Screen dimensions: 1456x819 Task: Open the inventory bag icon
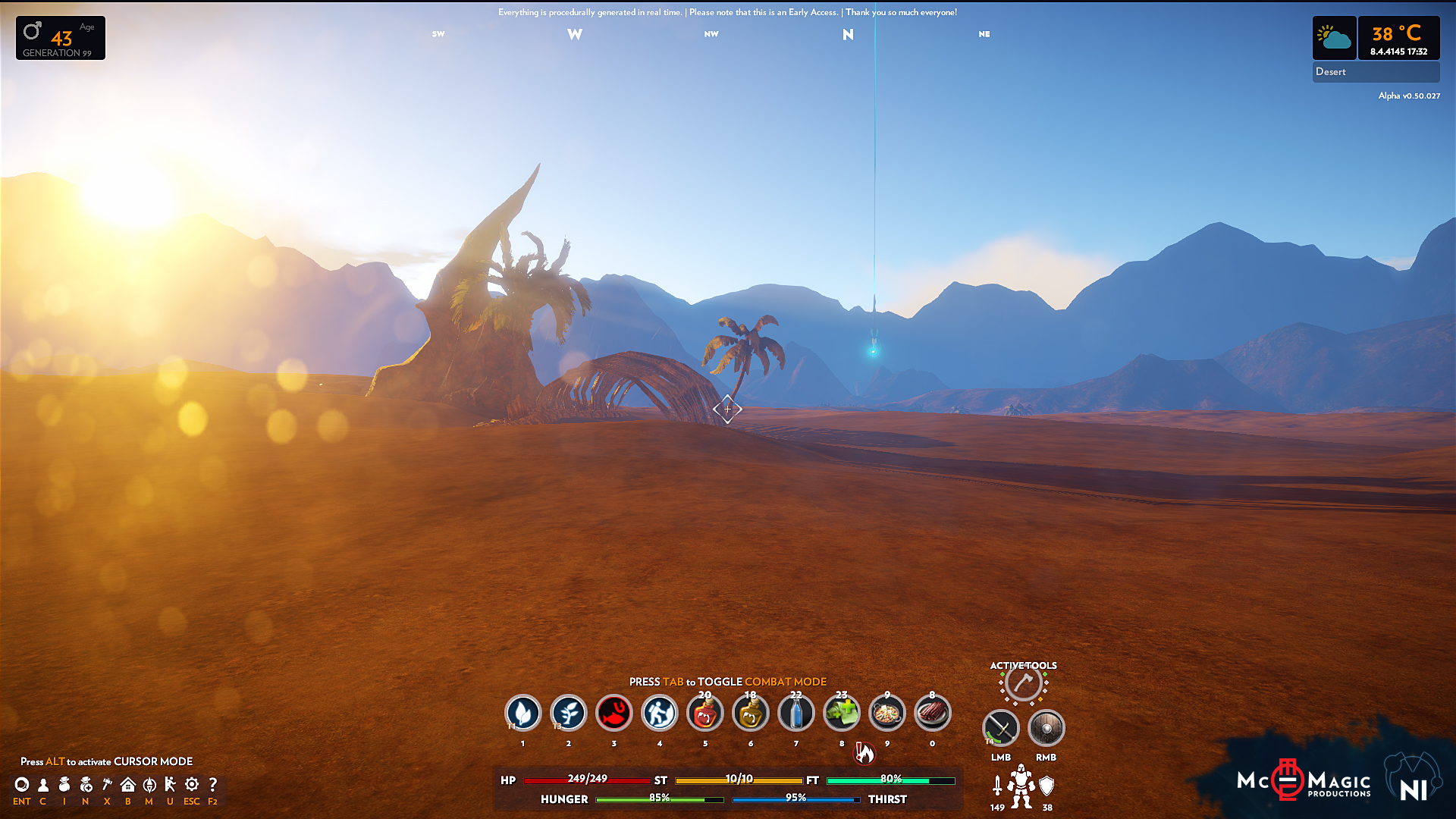pos(64,785)
